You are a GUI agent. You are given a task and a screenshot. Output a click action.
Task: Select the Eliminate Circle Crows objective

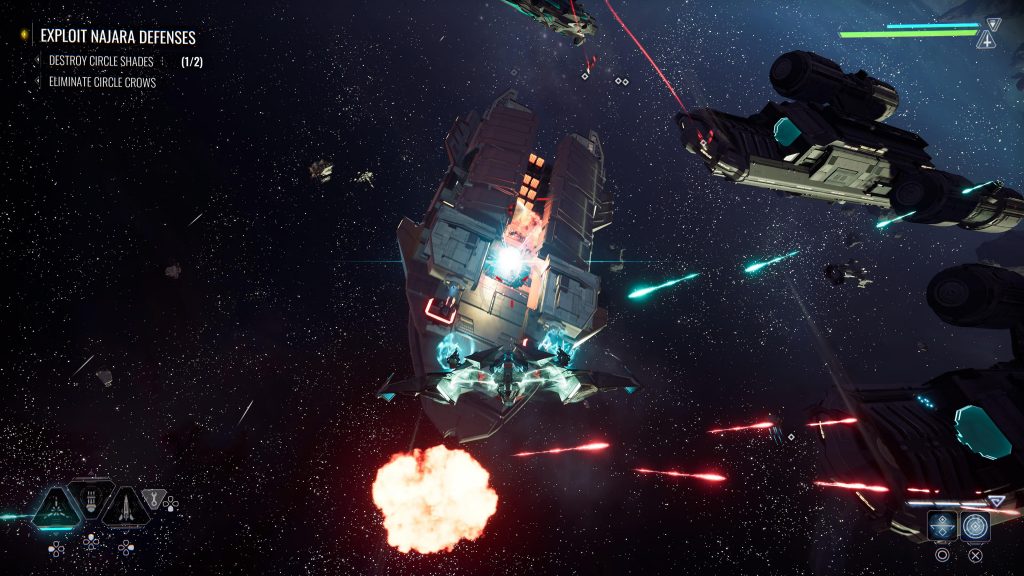(x=102, y=82)
